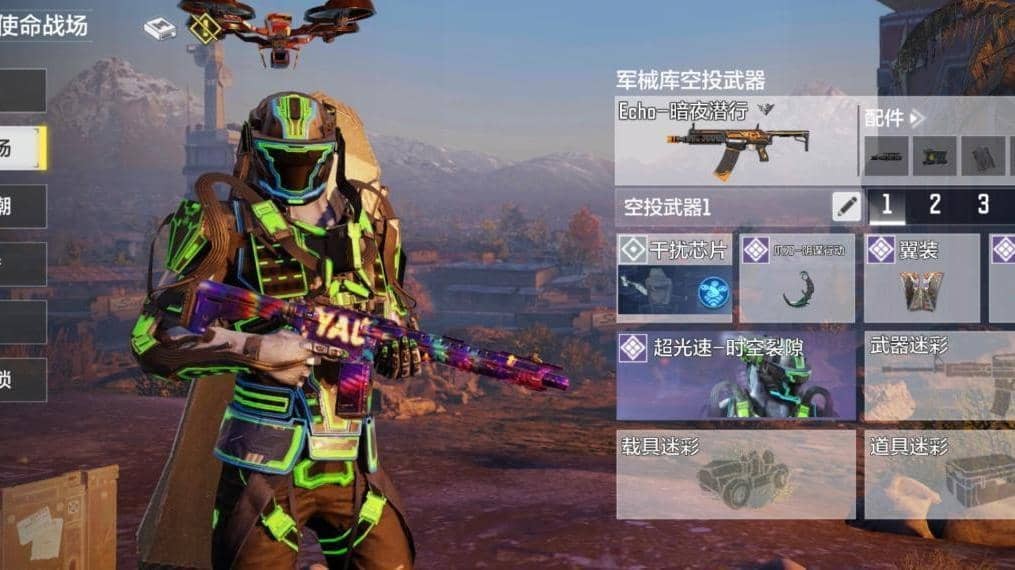Switch to loadout tab 2
The width and height of the screenshot is (1015, 570).
(x=934, y=206)
